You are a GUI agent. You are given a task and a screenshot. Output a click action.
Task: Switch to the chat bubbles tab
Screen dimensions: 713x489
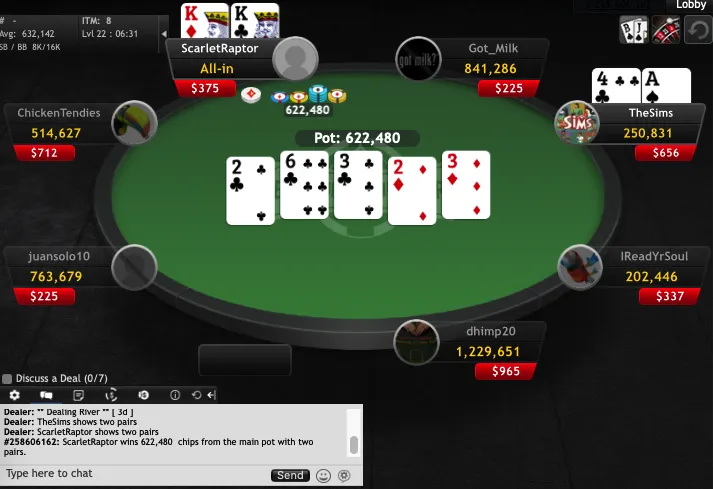point(46,396)
